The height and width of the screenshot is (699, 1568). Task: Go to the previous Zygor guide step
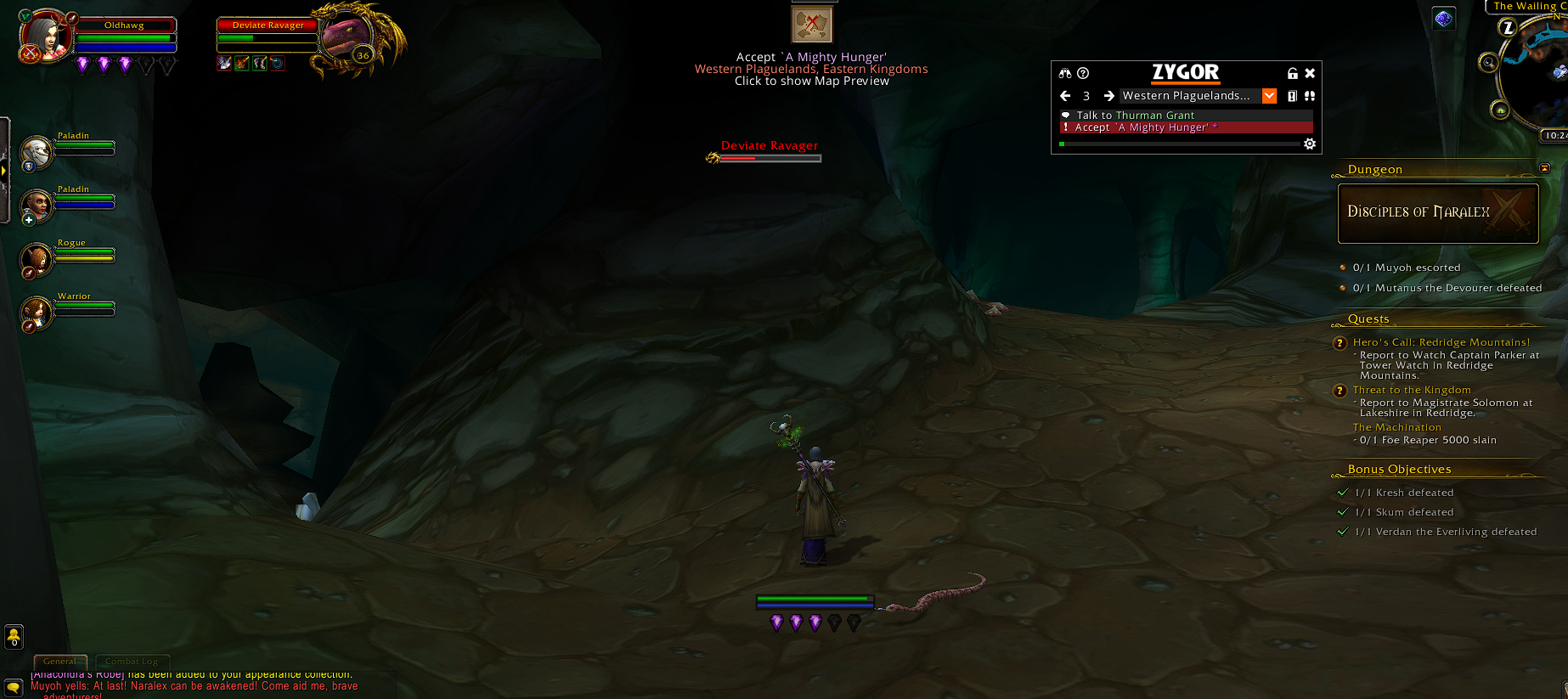coord(1065,96)
